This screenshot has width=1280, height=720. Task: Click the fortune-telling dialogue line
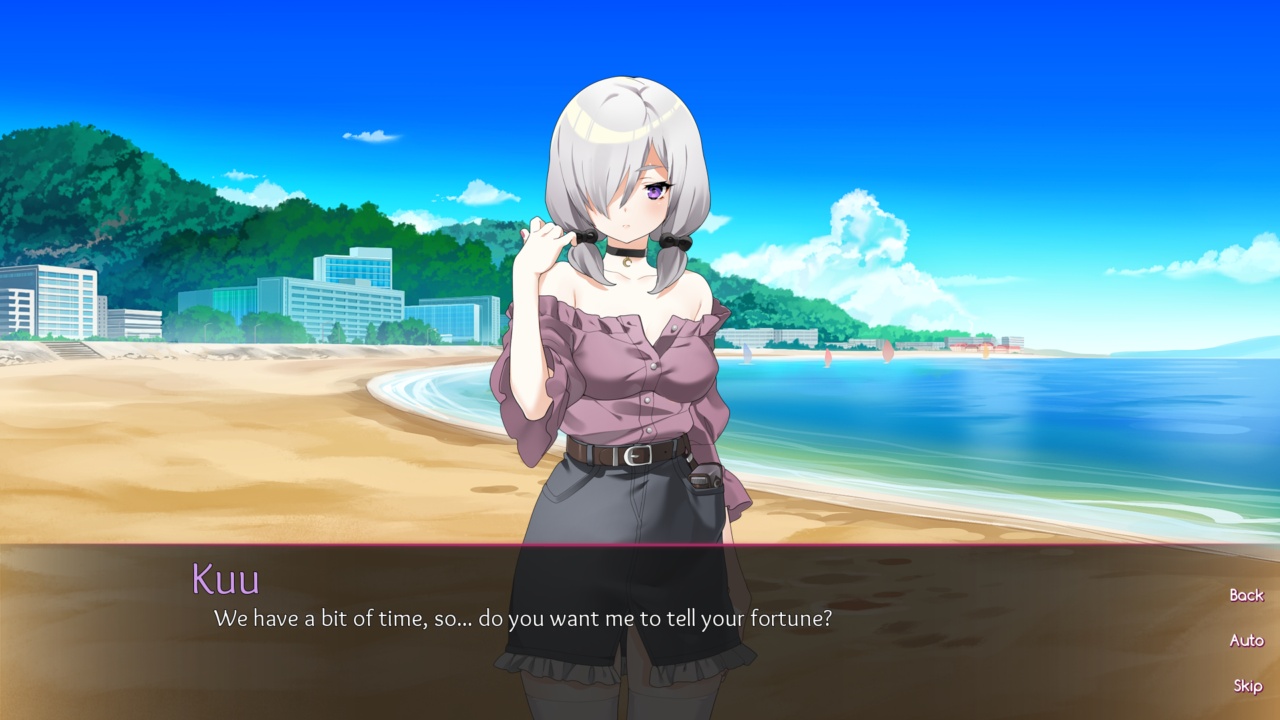click(525, 618)
